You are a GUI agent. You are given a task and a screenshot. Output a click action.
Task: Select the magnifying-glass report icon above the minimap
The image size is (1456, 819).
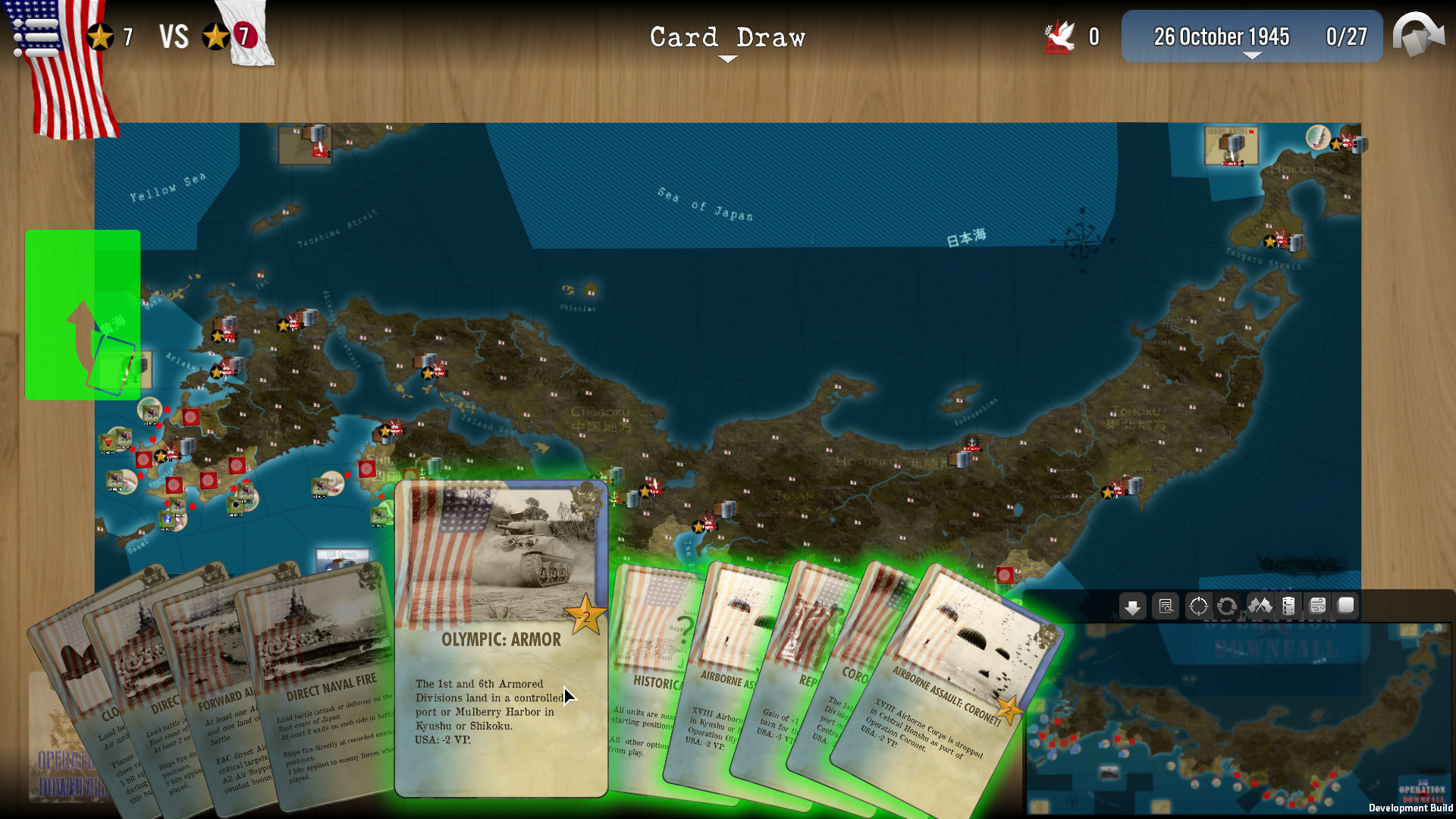[1166, 607]
